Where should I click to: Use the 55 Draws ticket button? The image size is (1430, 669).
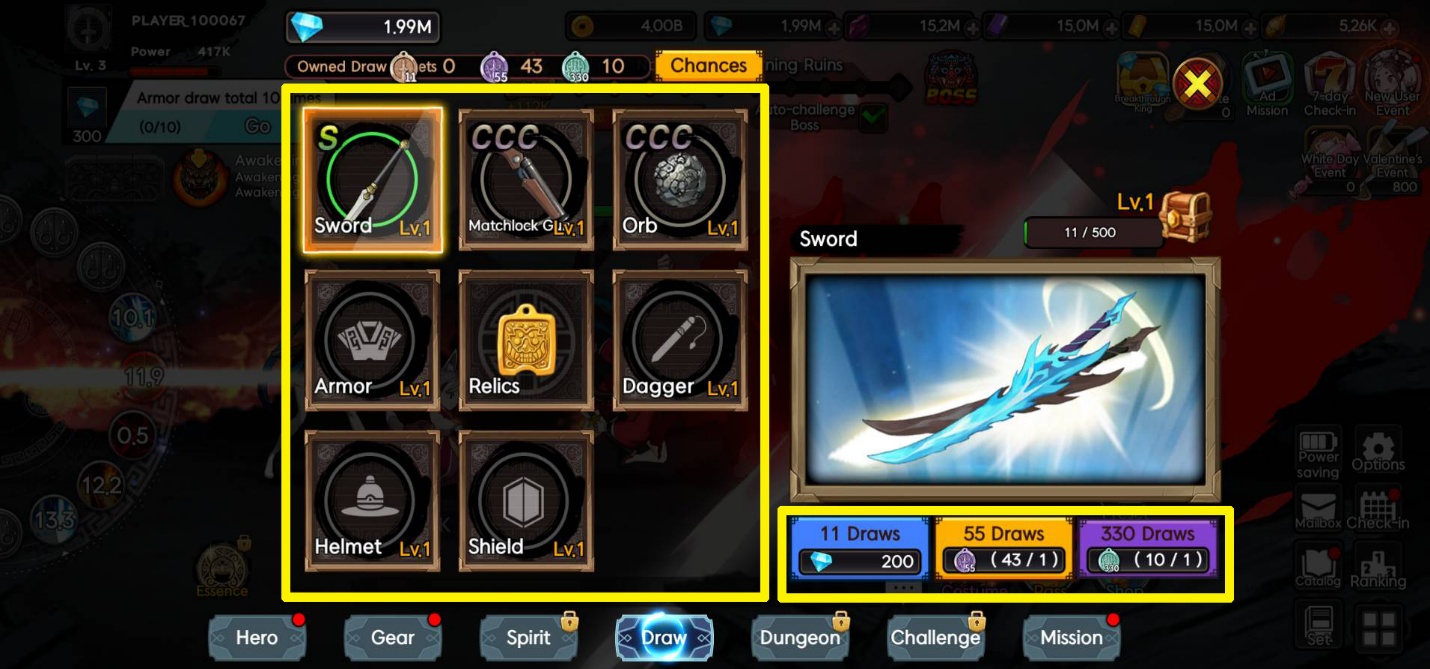[1003, 548]
